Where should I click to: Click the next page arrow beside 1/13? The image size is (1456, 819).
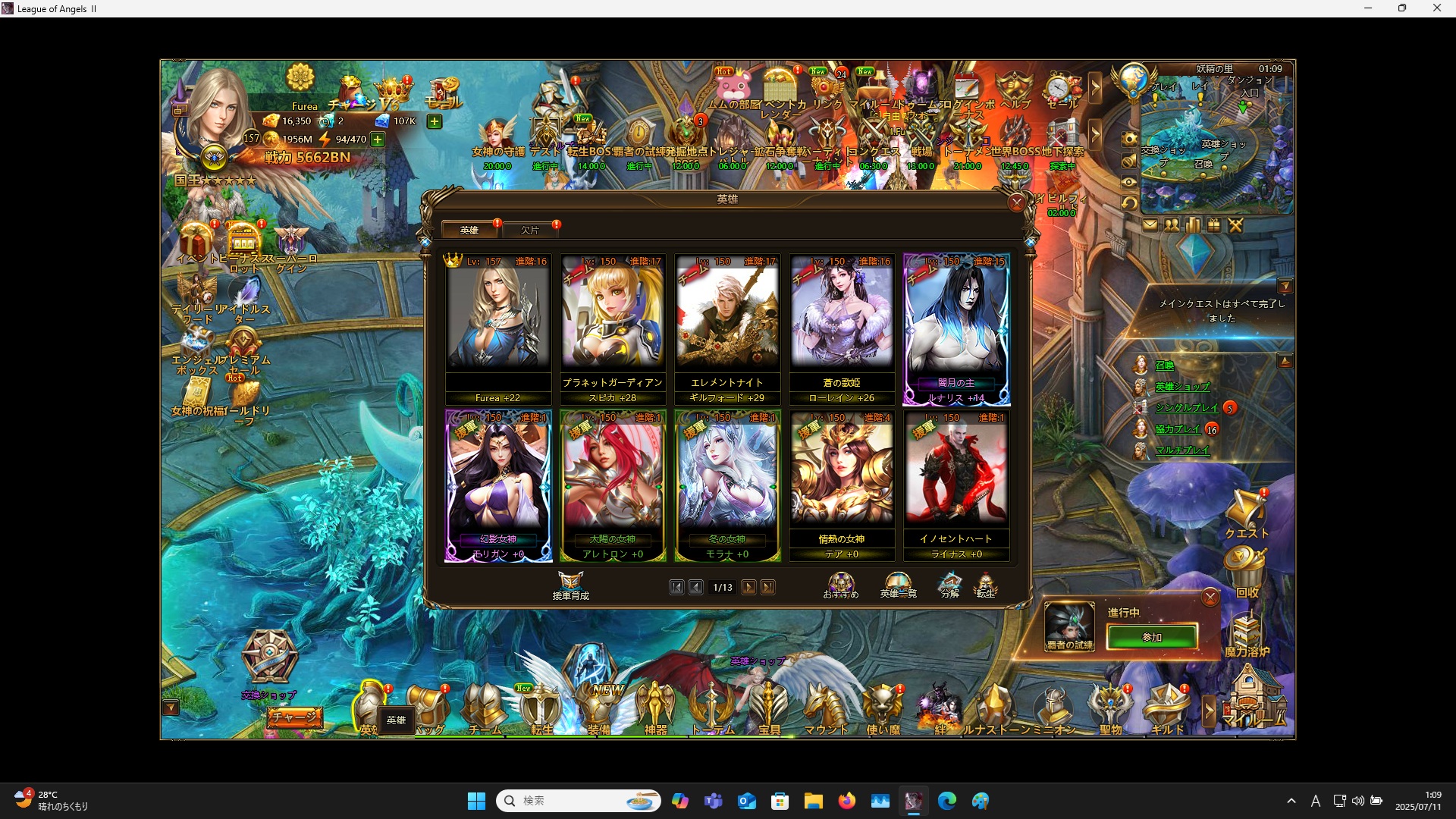pyautogui.click(x=749, y=587)
